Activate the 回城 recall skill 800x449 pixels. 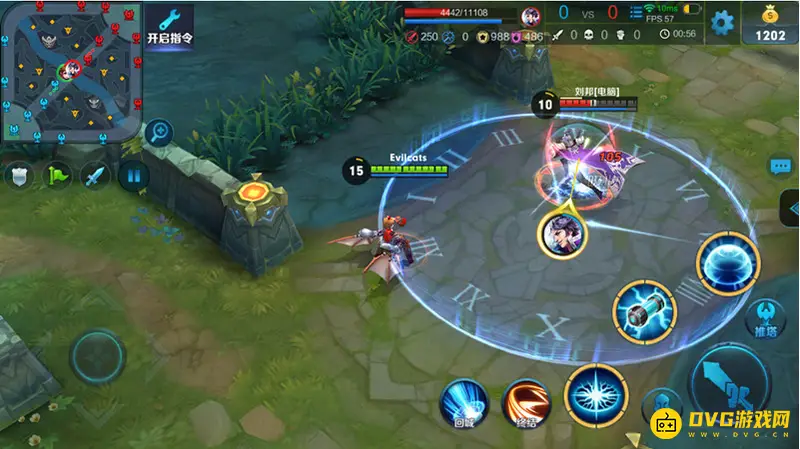[x=464, y=403]
